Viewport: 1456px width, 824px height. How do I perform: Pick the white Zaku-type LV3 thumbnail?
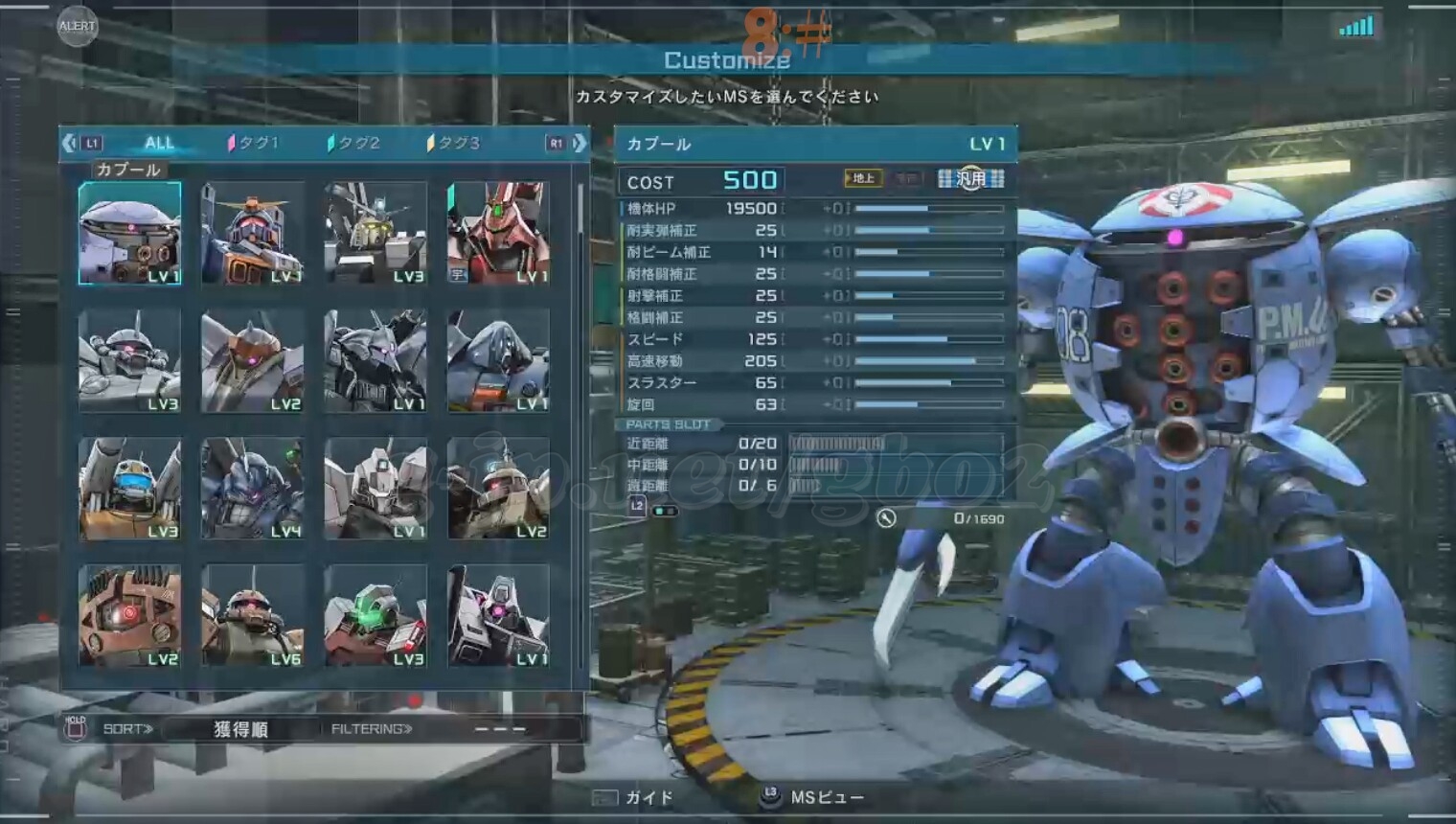coord(130,361)
